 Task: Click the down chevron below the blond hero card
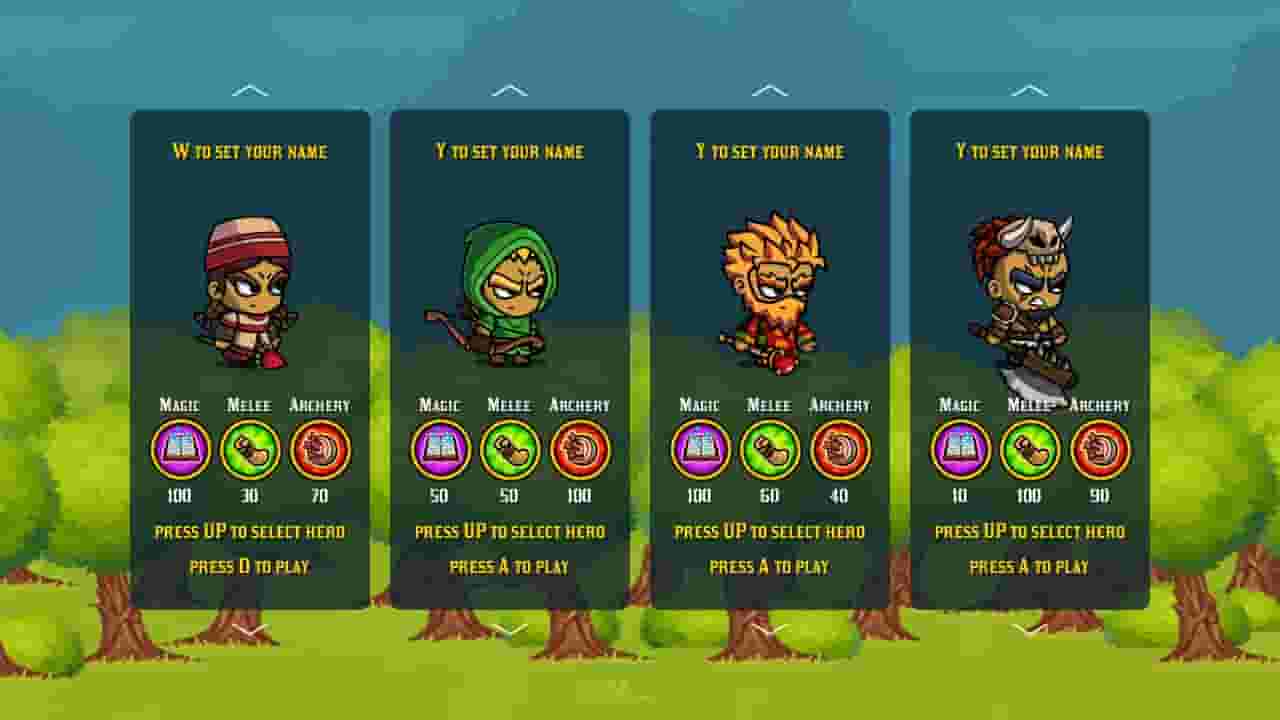[x=769, y=632]
